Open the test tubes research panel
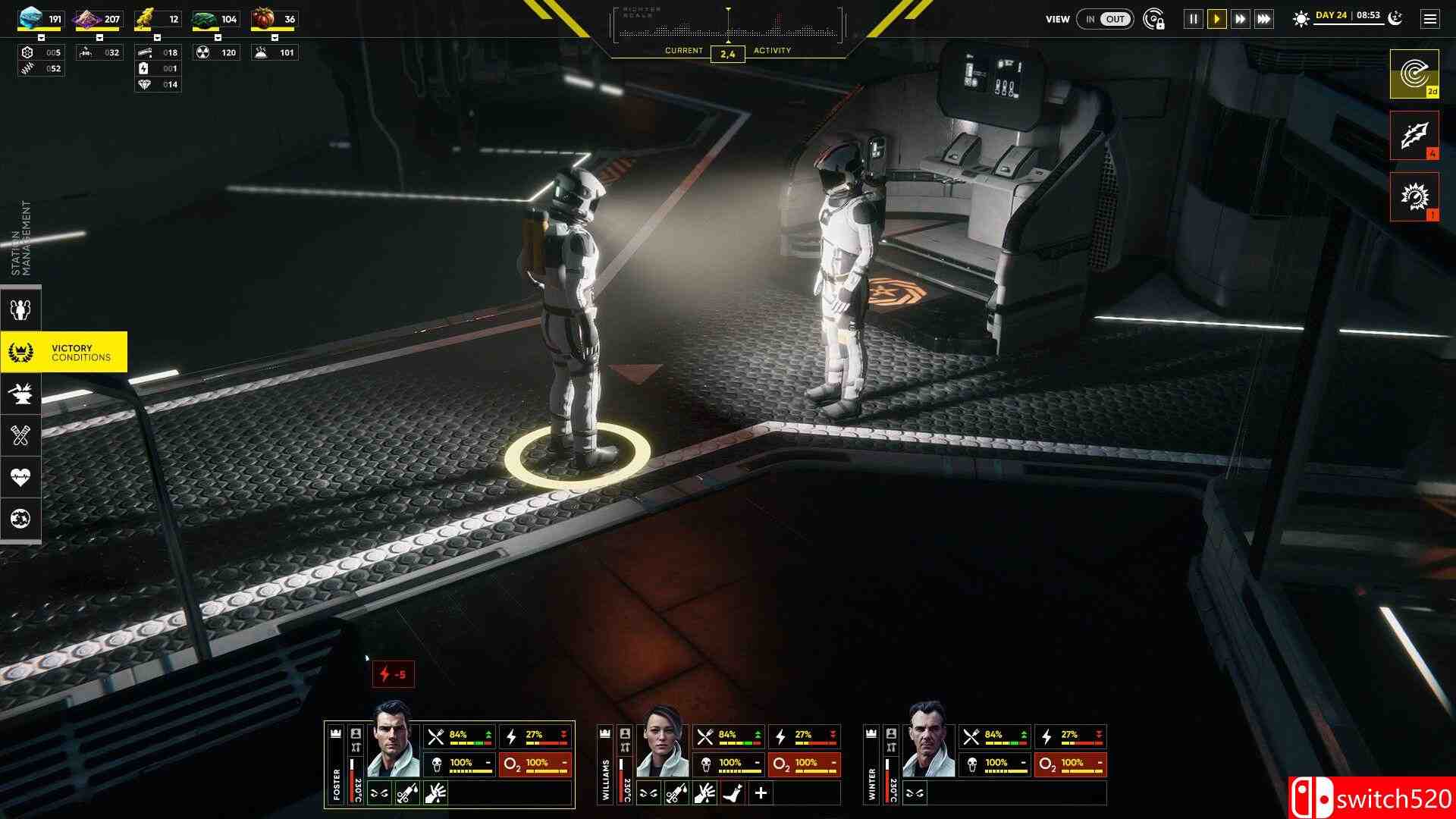This screenshot has height=819, width=1456. pyautogui.click(x=20, y=435)
